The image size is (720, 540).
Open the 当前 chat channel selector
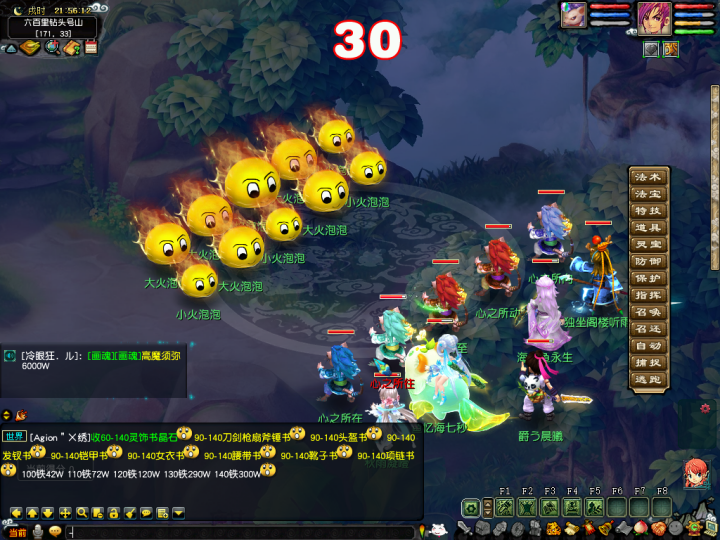16,532
